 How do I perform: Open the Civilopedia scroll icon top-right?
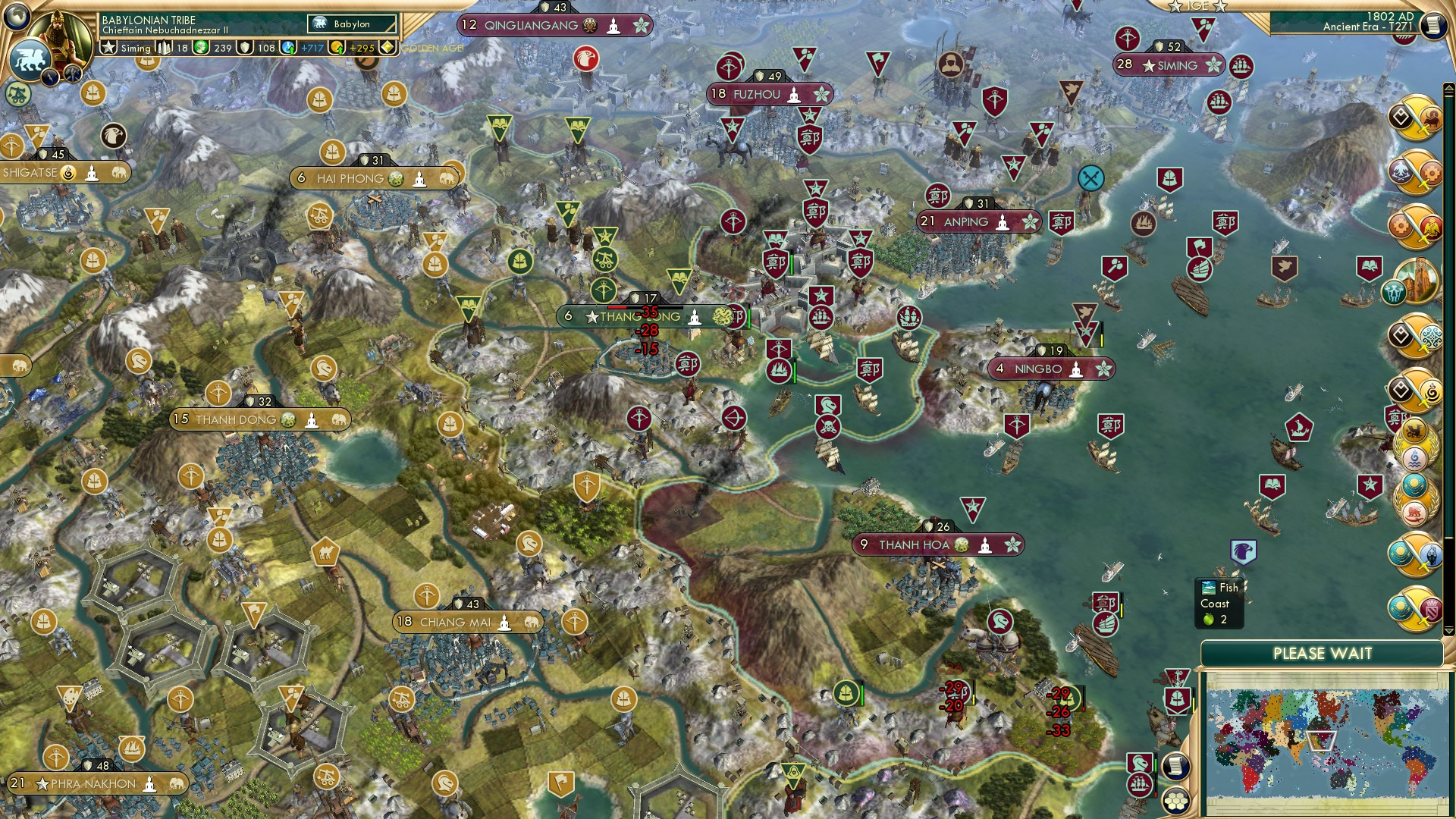click(1432, 24)
